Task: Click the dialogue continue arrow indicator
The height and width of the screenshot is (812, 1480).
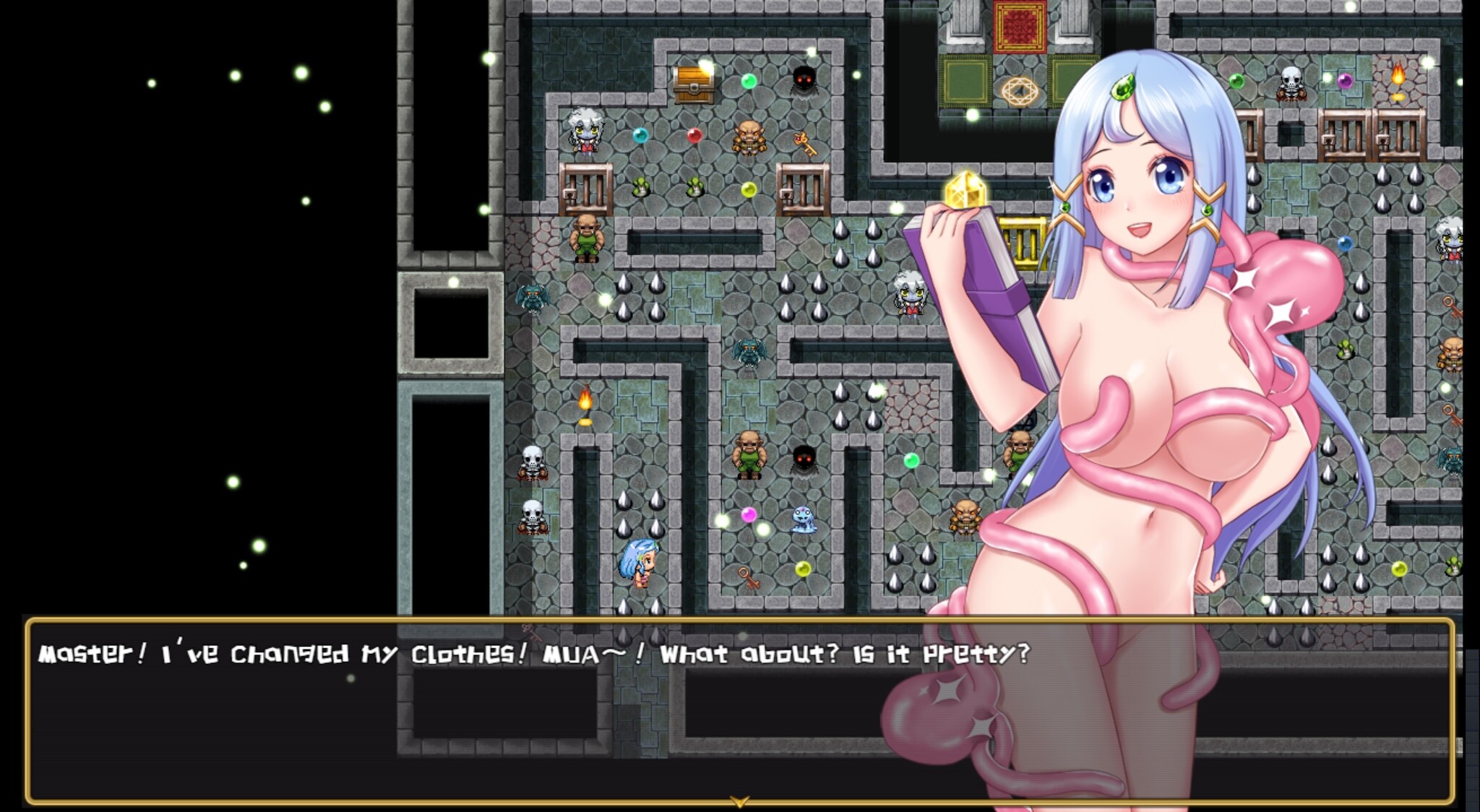Action: click(x=739, y=801)
